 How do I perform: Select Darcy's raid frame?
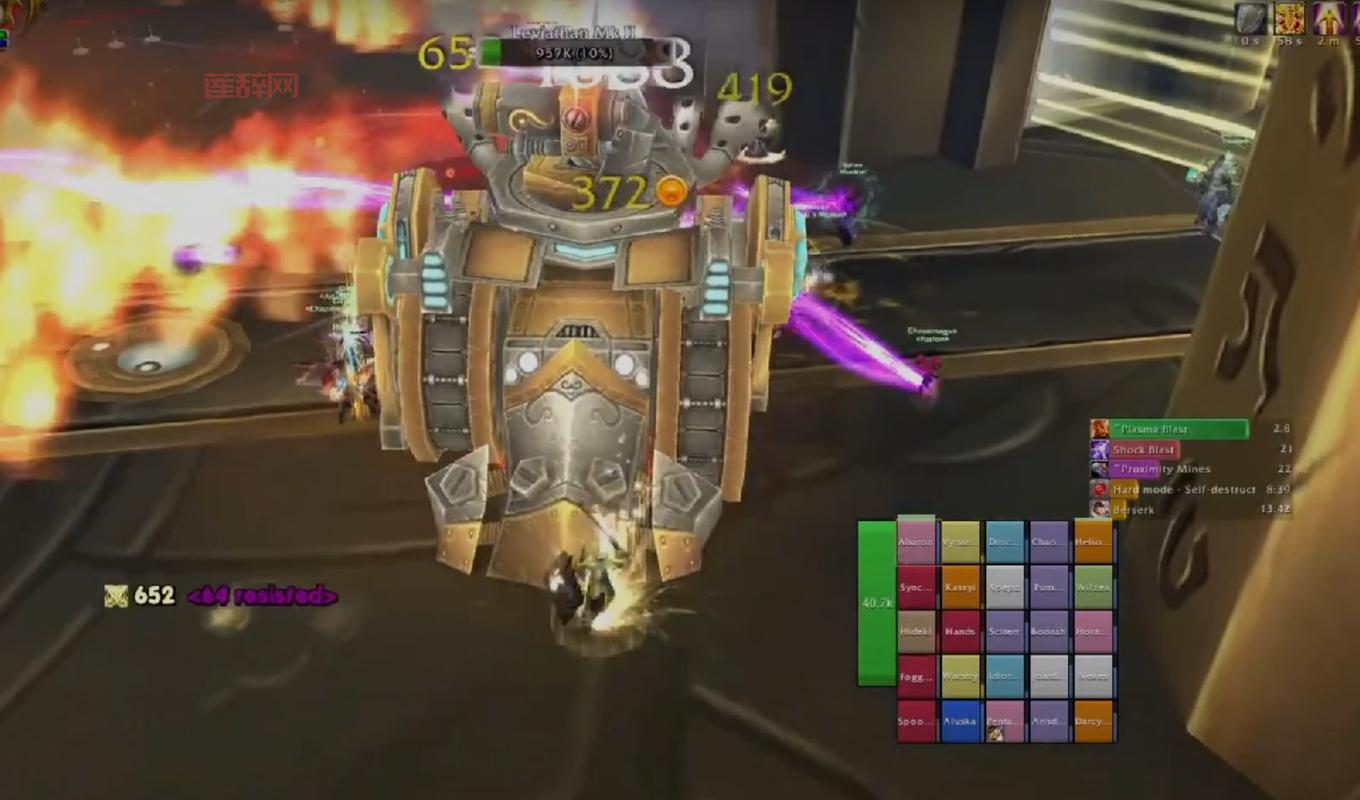1093,721
